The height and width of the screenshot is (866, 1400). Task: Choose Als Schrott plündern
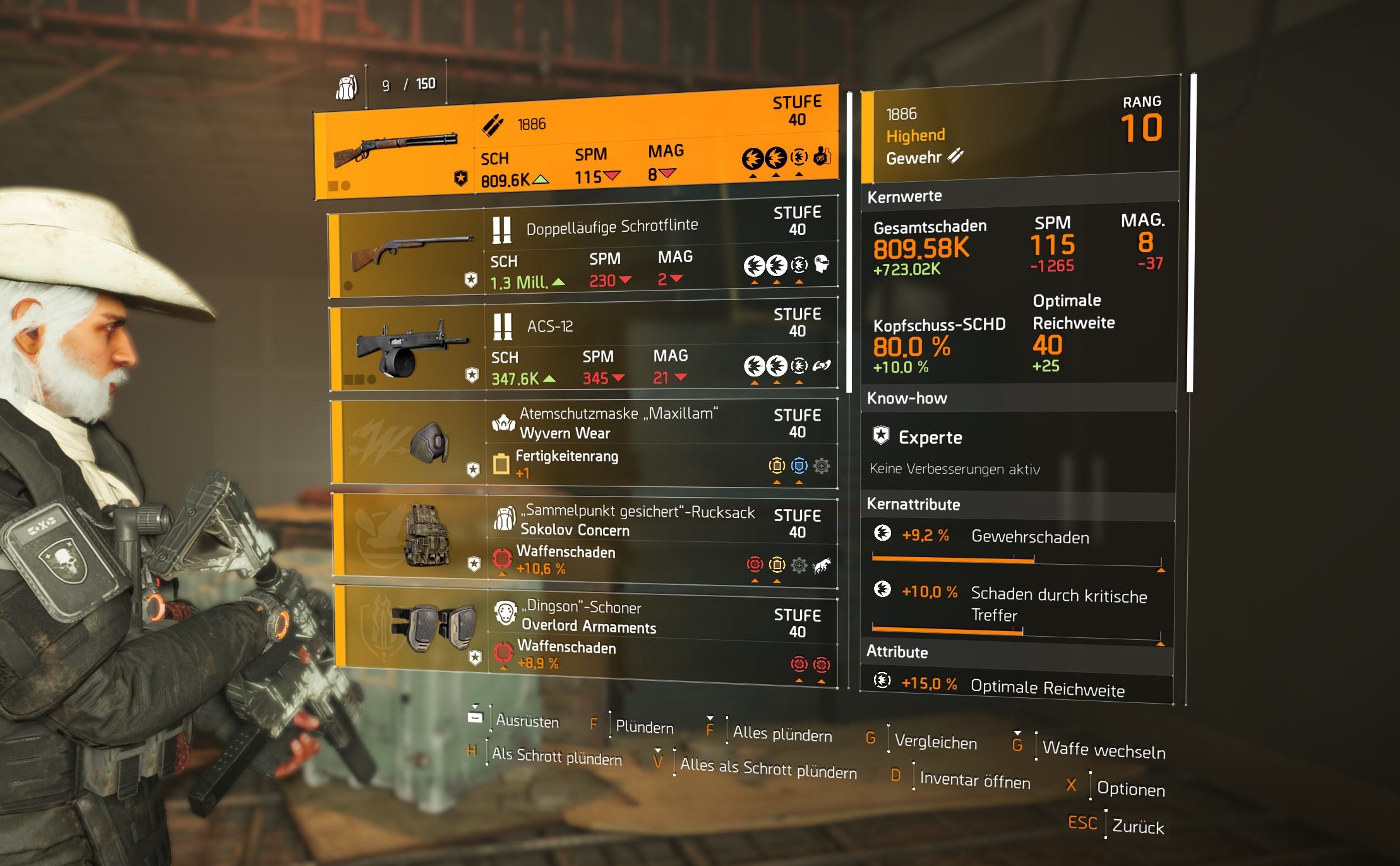556,757
